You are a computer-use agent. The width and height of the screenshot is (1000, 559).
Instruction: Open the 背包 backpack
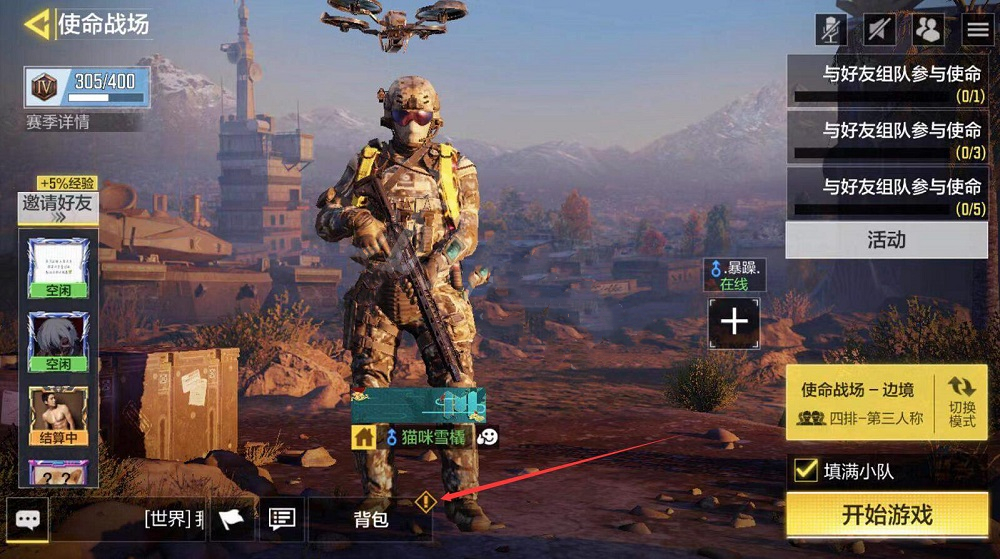coord(370,519)
